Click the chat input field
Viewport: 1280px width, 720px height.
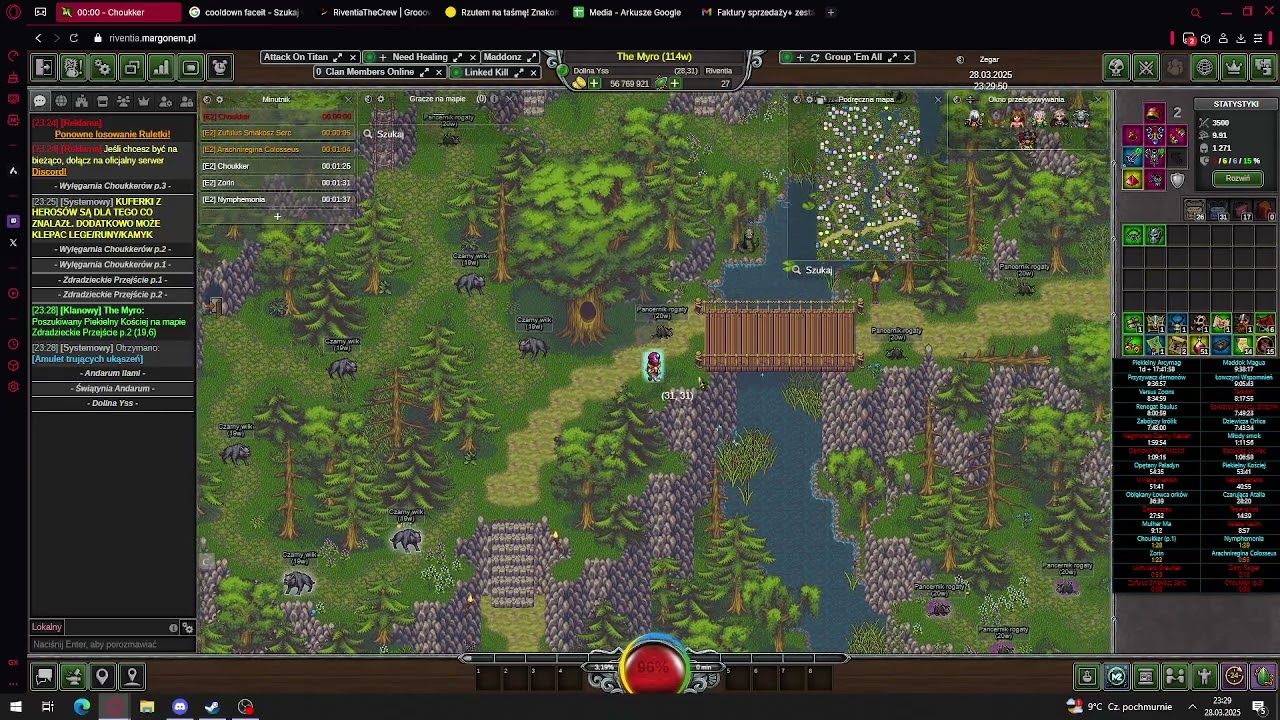[100, 644]
